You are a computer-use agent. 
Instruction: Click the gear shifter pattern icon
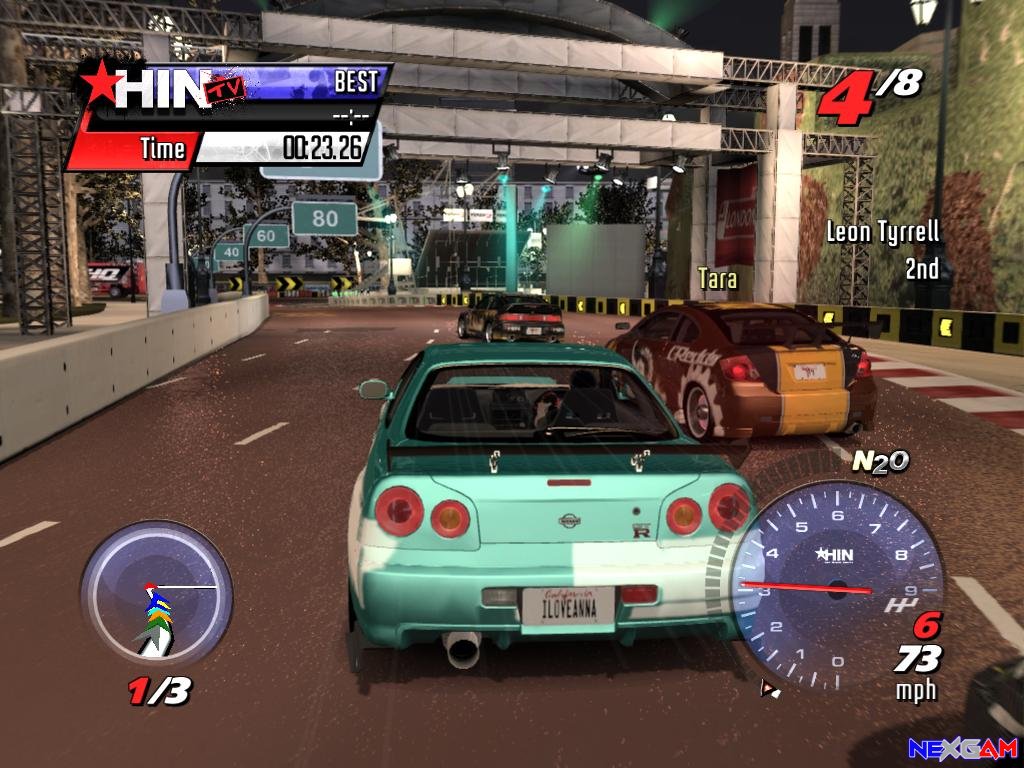click(x=898, y=605)
